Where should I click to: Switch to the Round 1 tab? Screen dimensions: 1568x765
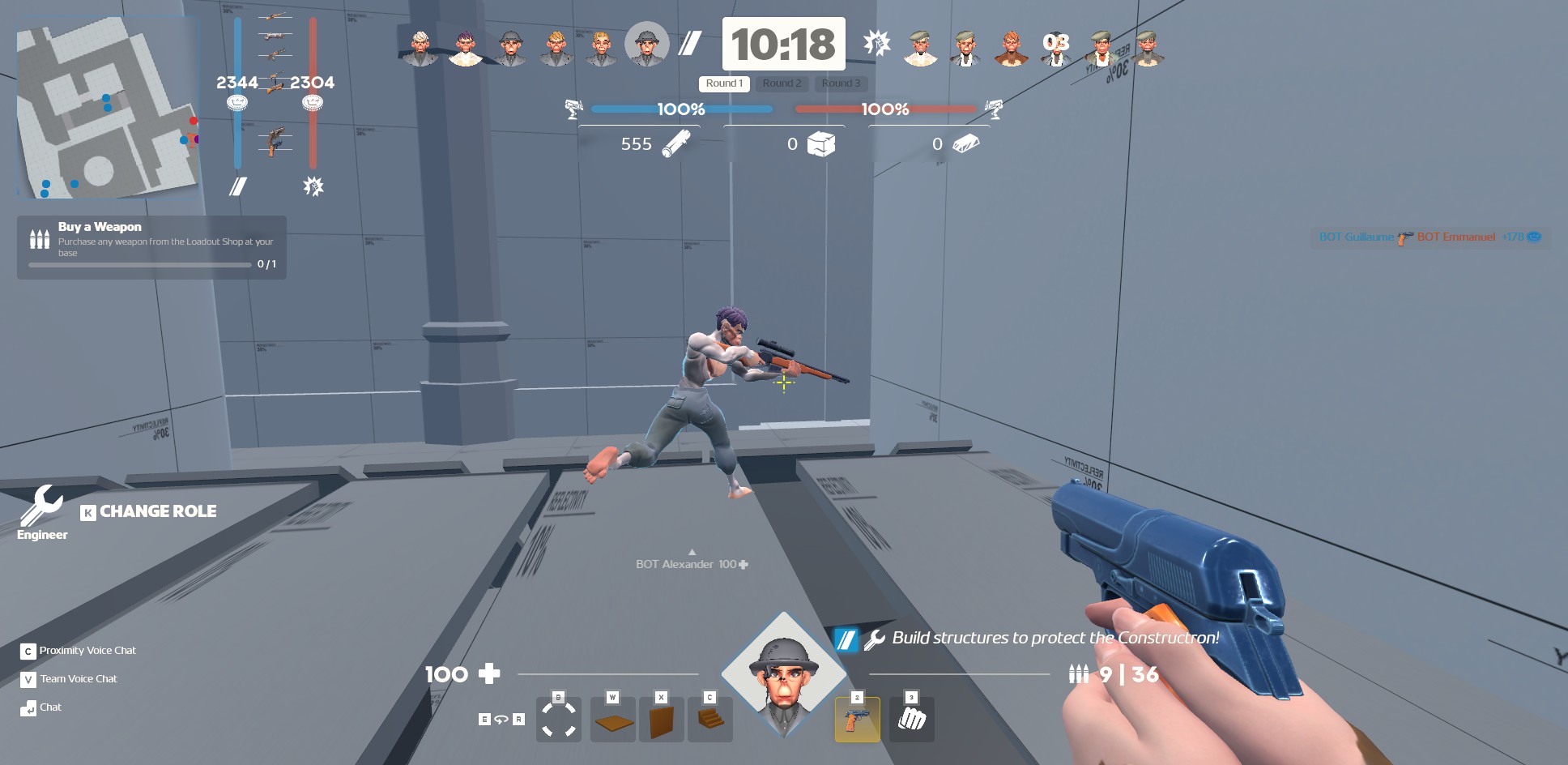(x=724, y=83)
